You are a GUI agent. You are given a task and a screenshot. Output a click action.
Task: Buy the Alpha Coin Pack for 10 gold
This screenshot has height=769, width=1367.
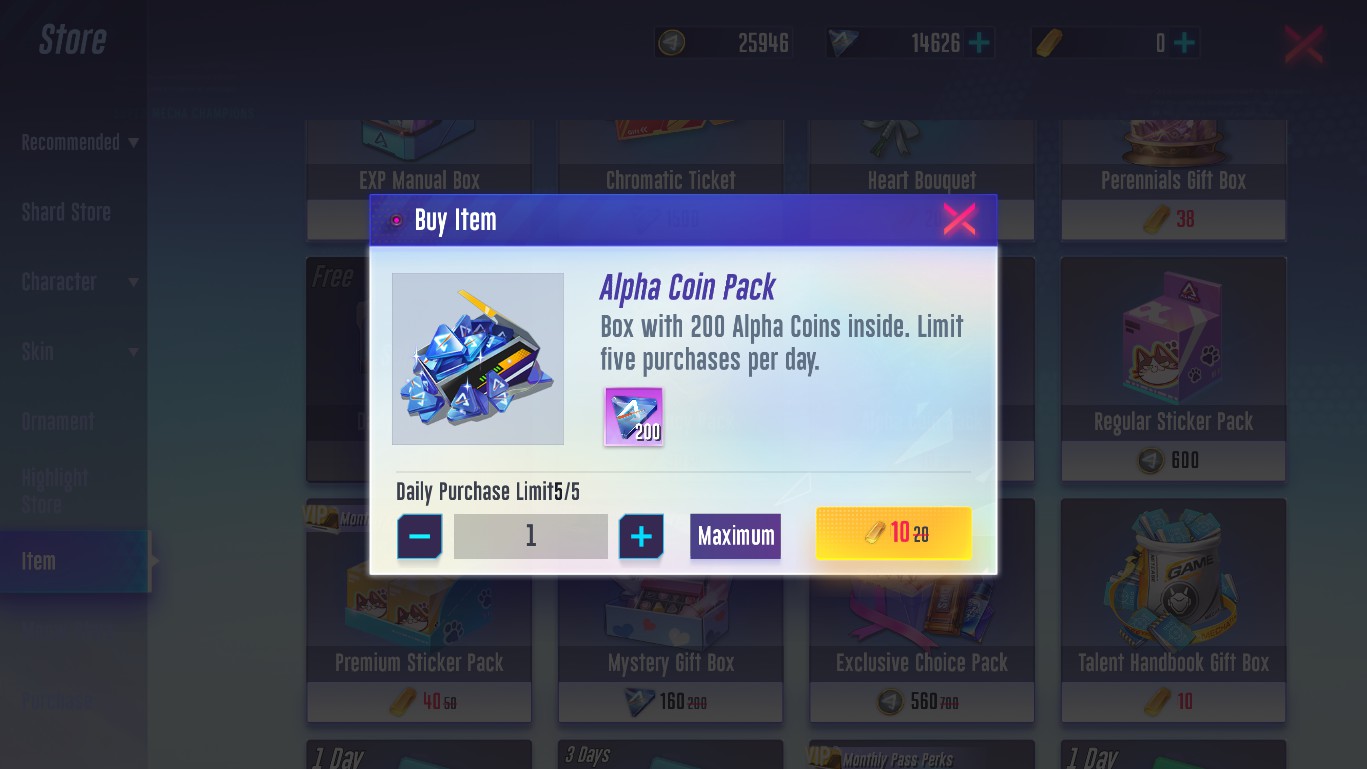point(893,533)
